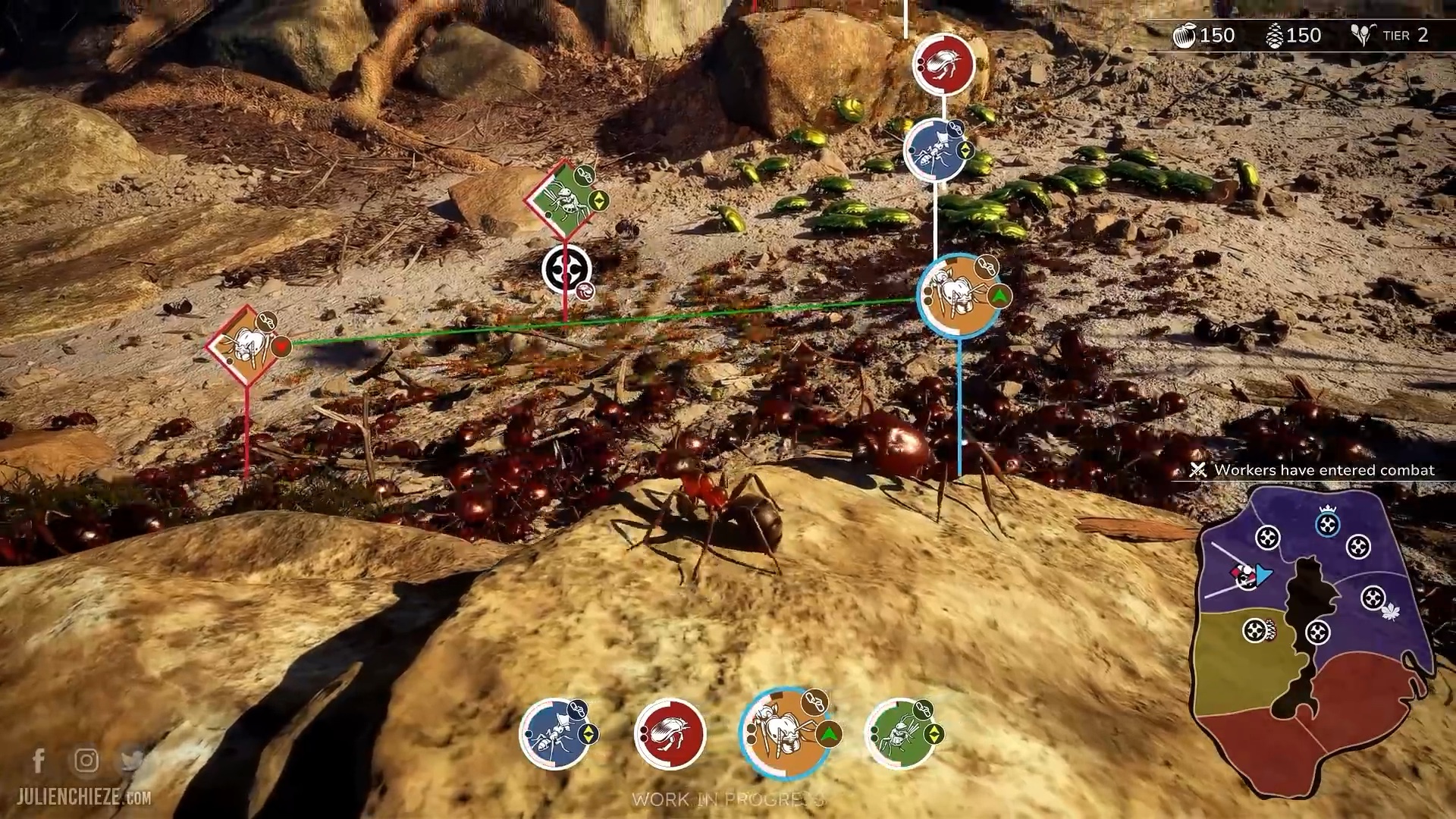Click the crowned nest marker on the minimap
1456x819 pixels.
tap(1326, 524)
